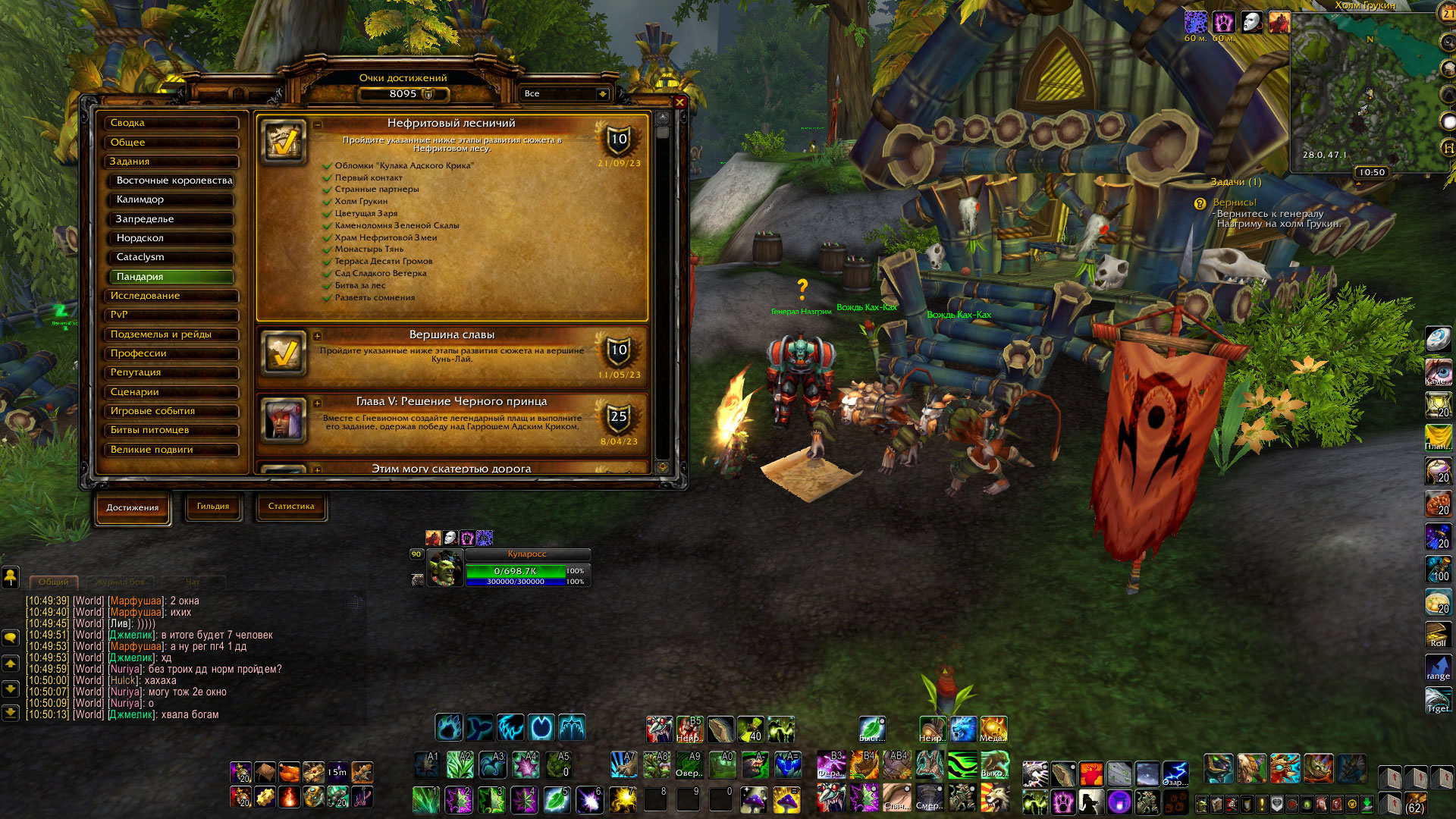
Task: Select the Битвы питомцев category
Action: click(x=171, y=430)
